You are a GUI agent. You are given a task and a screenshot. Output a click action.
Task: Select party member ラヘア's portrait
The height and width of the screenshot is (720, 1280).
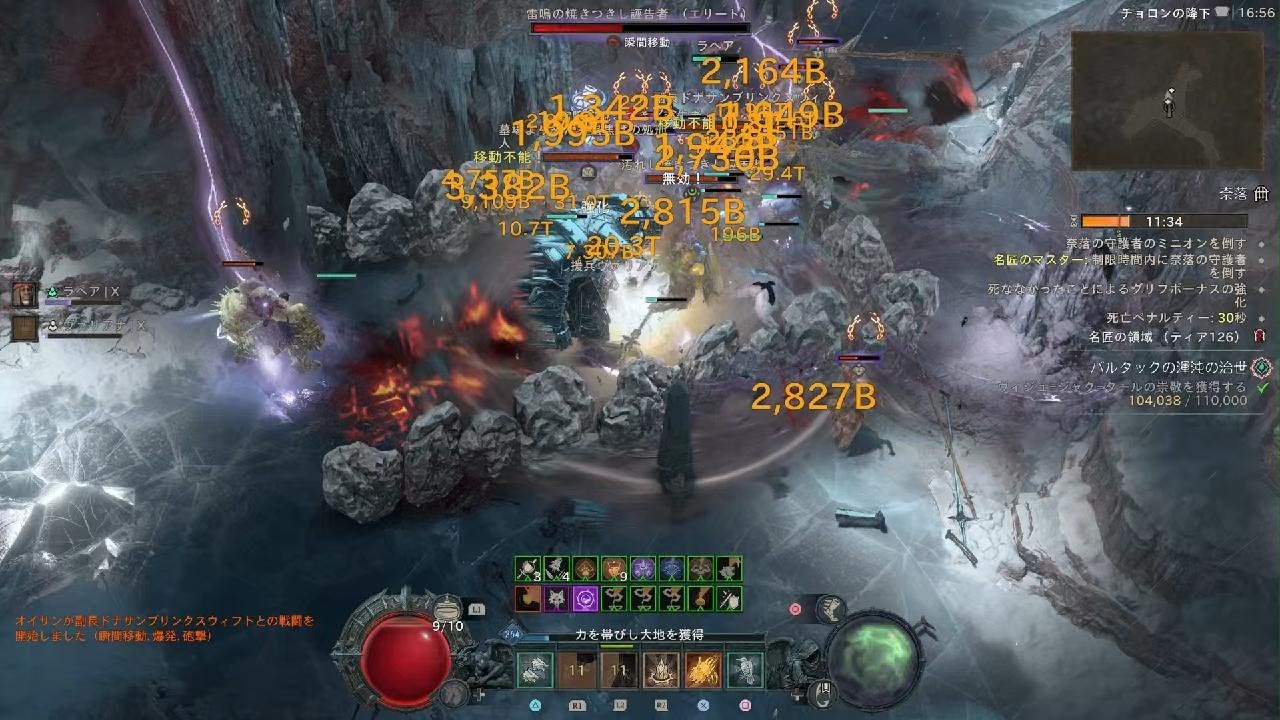25,294
